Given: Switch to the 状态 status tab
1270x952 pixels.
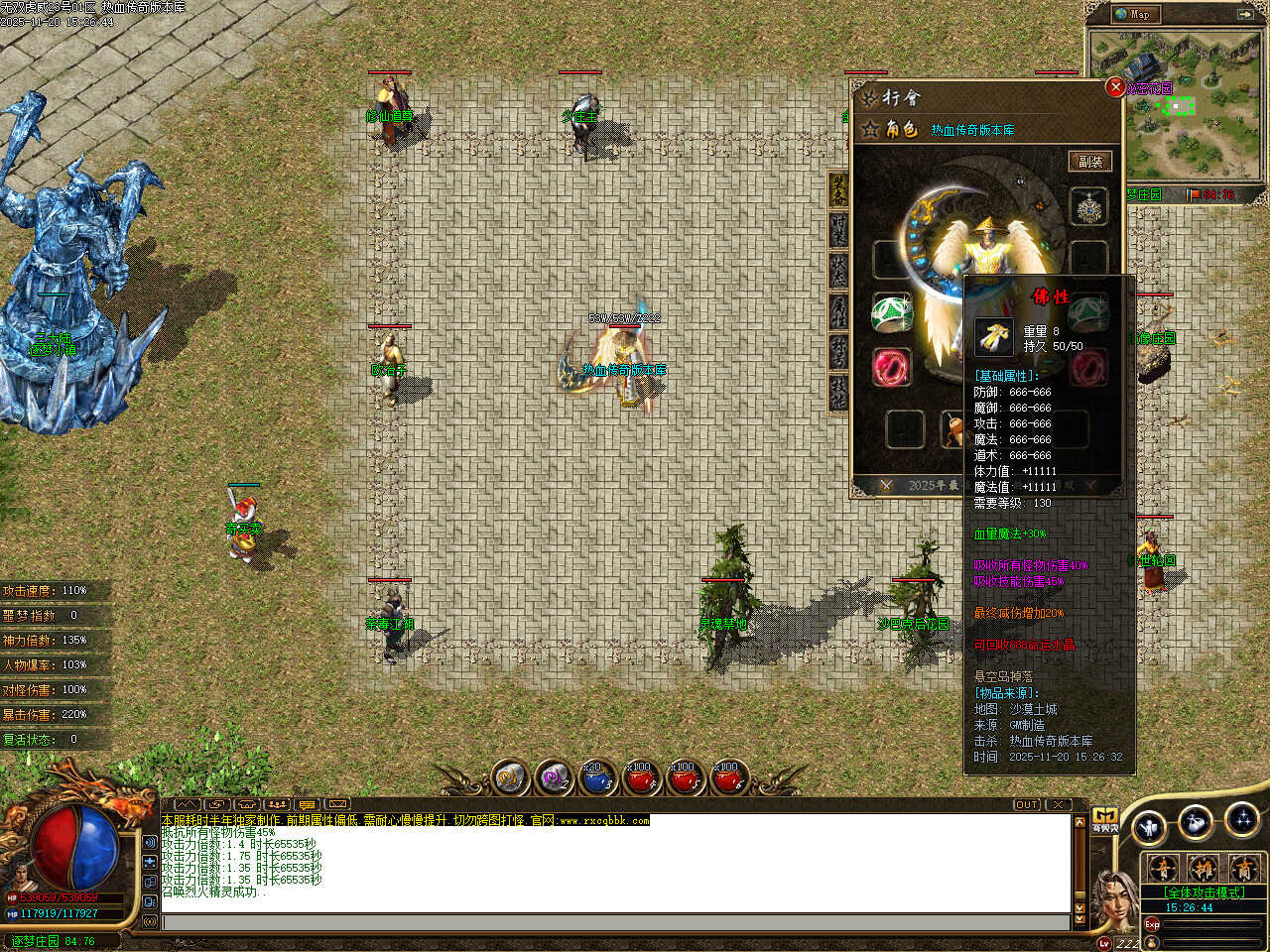Looking at the screenshot, I should 839,270.
